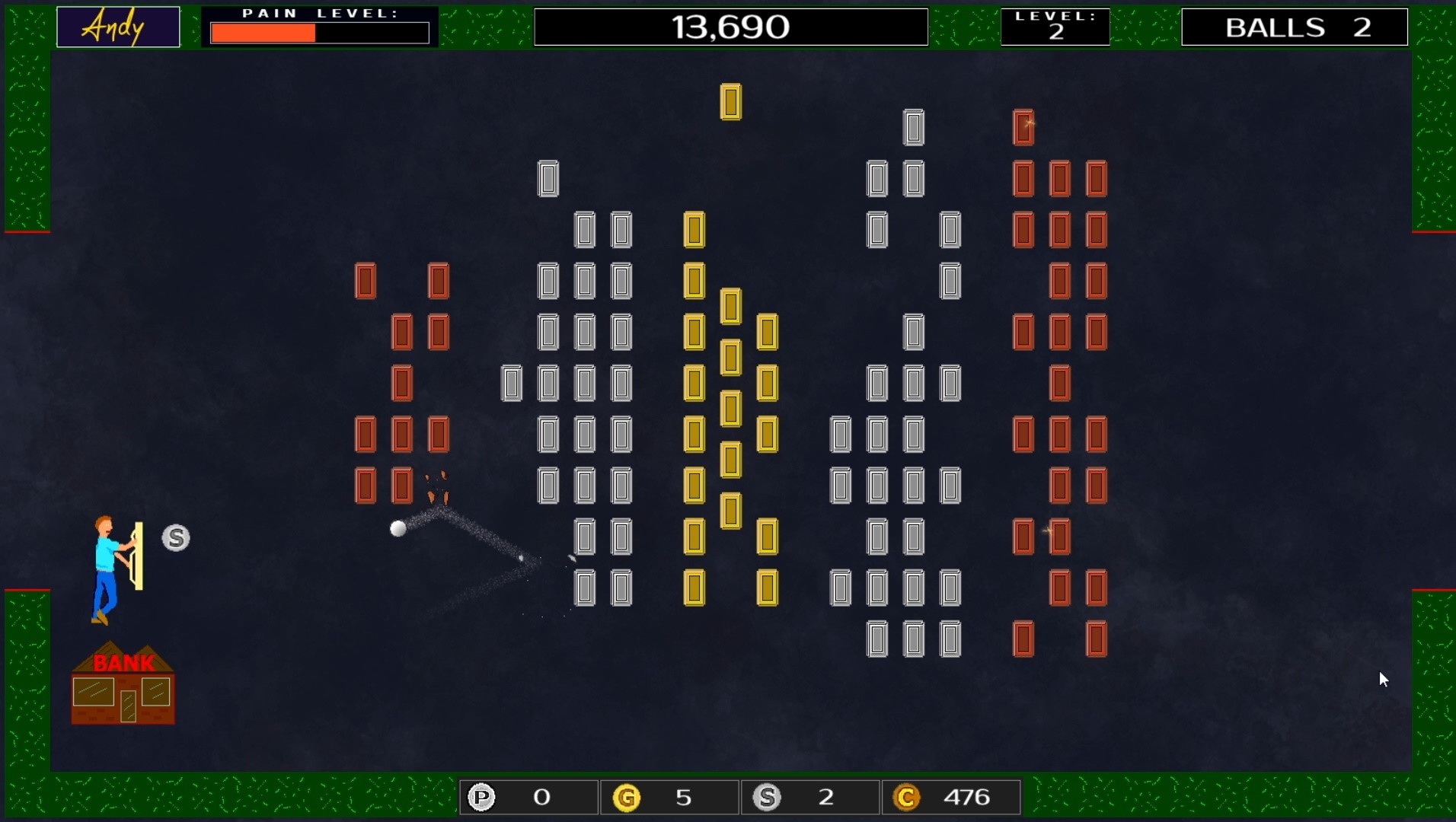Viewport: 1456px width, 822px height.
Task: Click the silver P coin icon
Action: [x=481, y=797]
